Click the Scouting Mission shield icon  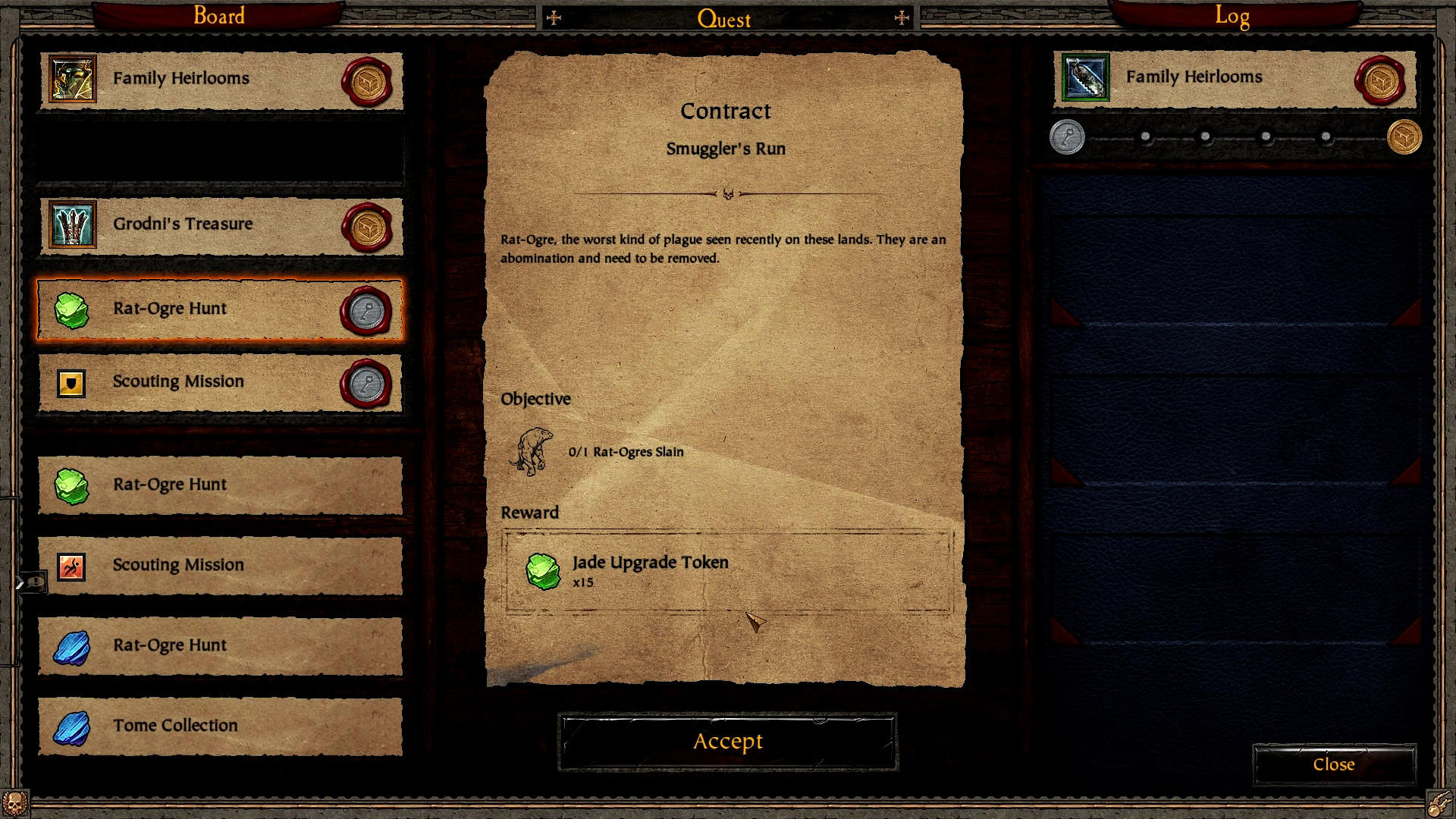[72, 382]
